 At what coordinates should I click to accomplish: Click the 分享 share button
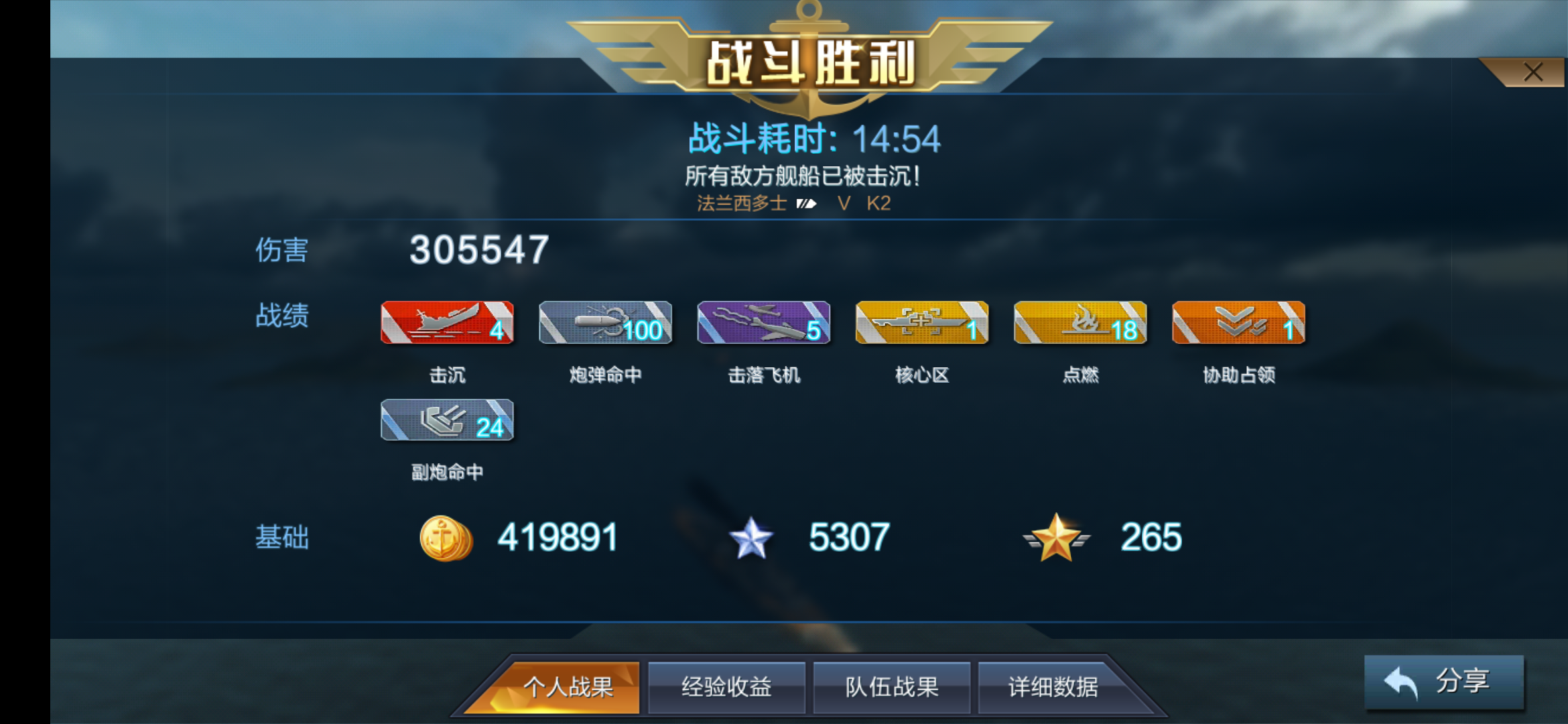pos(1444,680)
